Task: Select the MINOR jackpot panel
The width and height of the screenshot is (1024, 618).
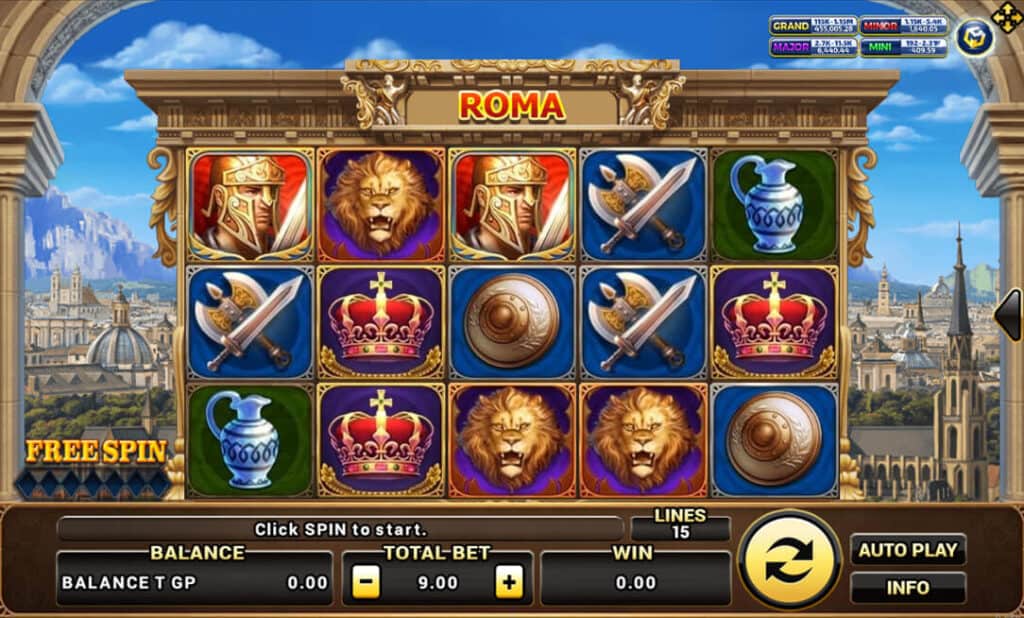Action: pyautogui.click(x=904, y=26)
